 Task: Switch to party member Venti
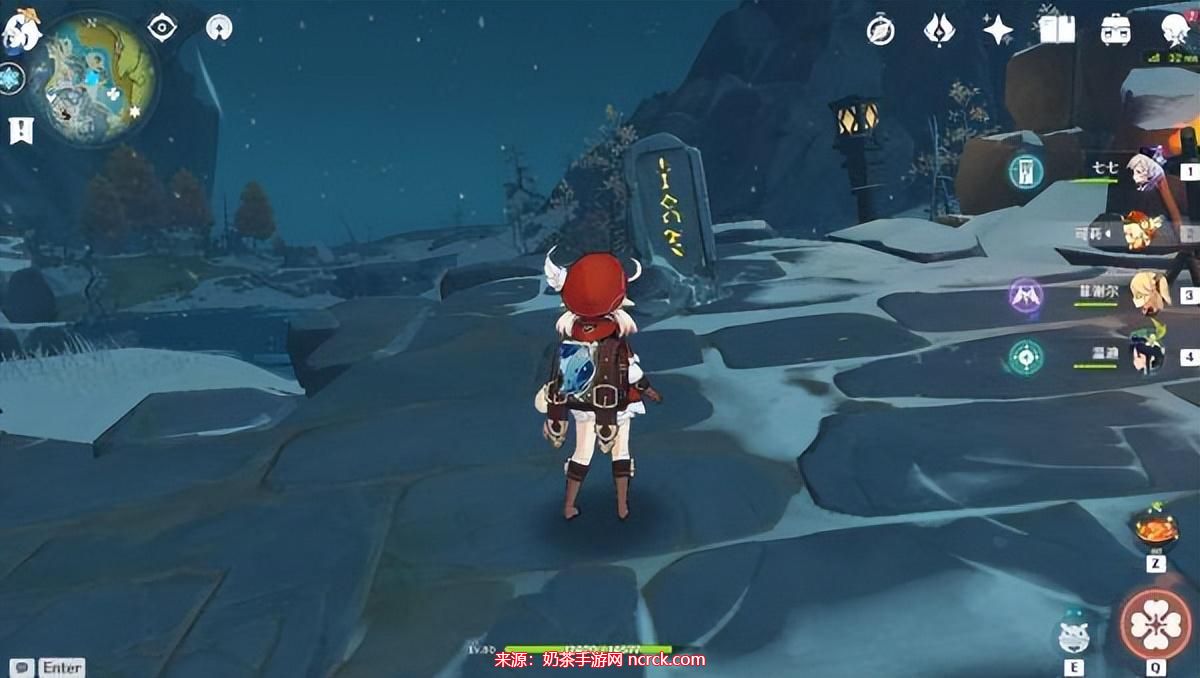point(1143,355)
